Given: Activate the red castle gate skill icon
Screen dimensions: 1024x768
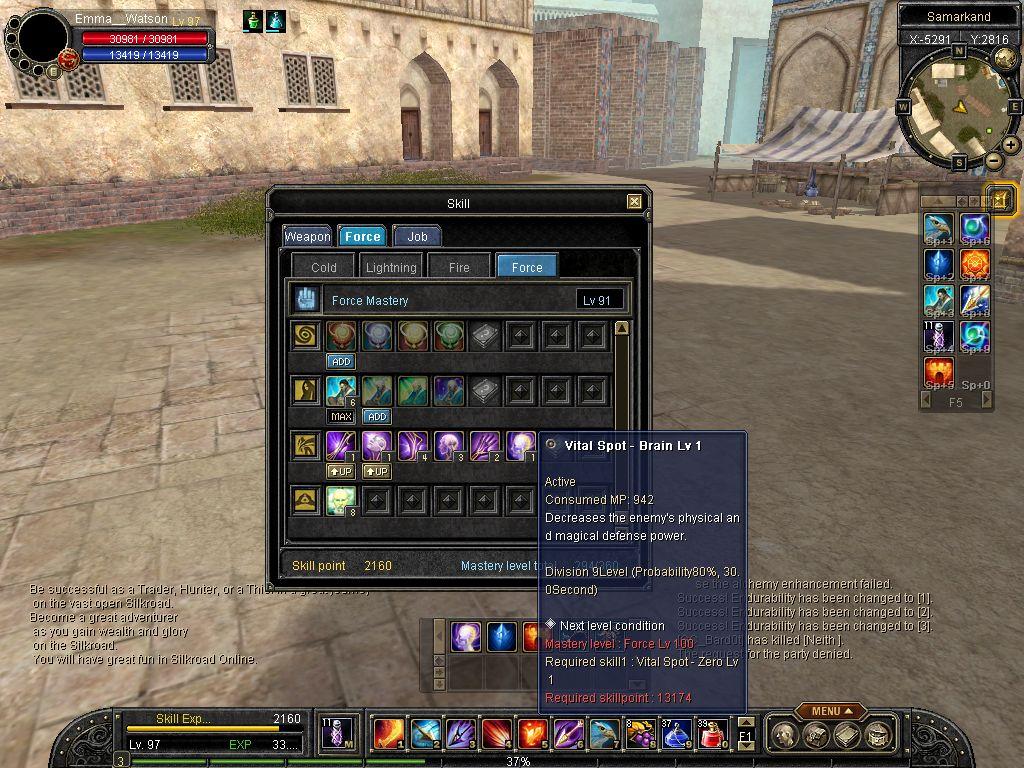Looking at the screenshot, I should 939,371.
